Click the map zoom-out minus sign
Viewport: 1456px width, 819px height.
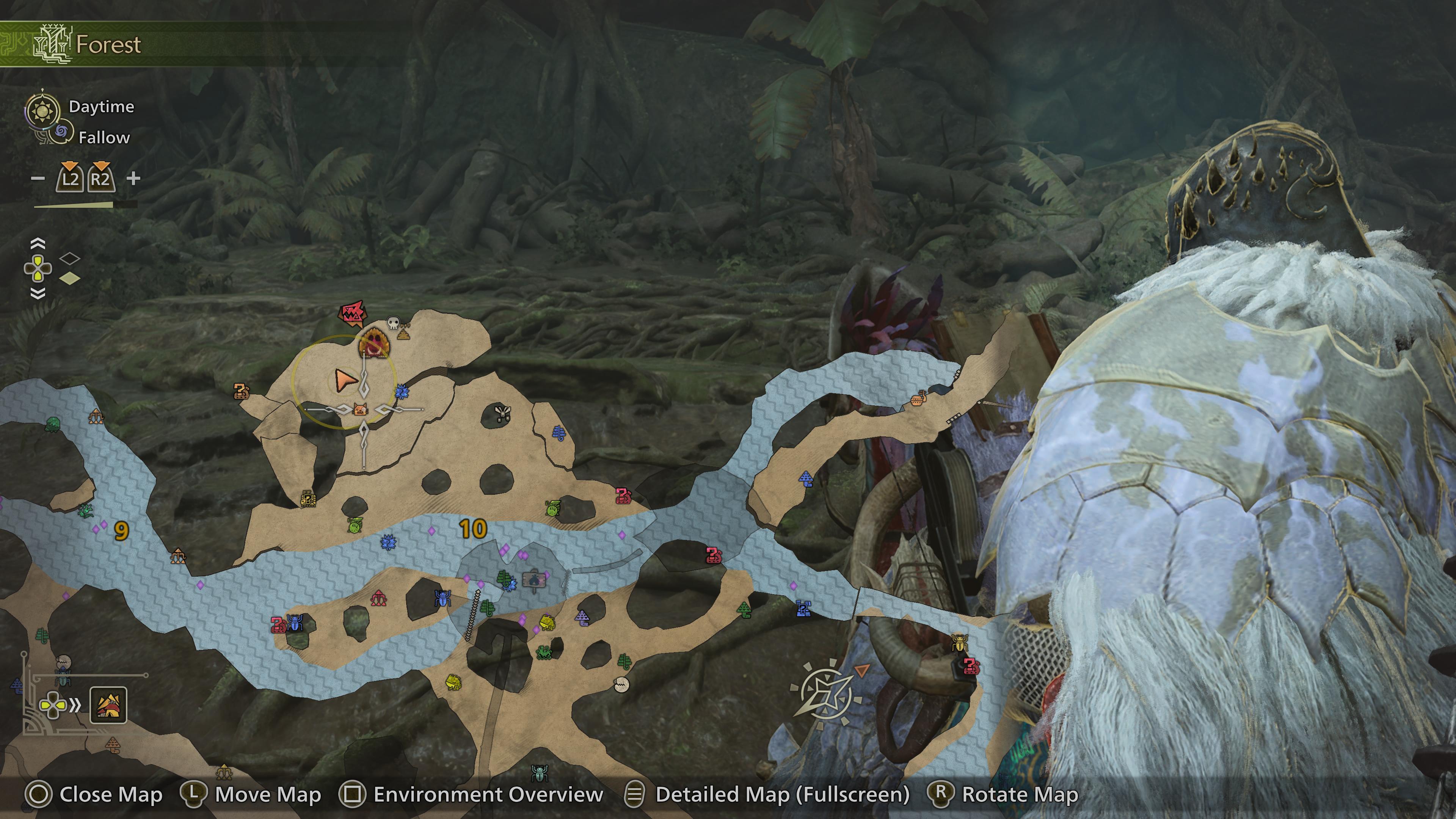[x=38, y=179]
